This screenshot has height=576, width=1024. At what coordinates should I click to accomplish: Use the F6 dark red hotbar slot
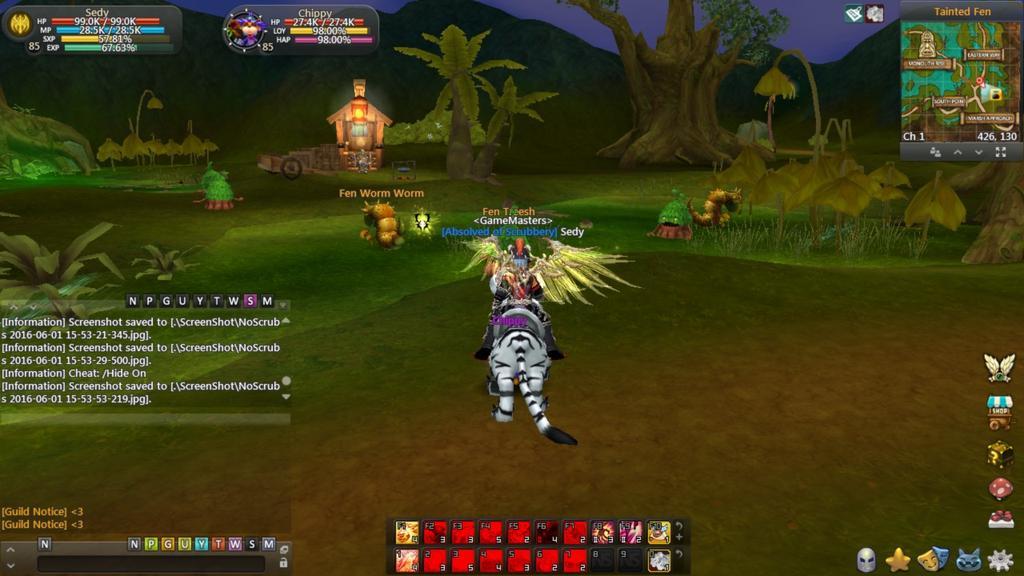546,532
